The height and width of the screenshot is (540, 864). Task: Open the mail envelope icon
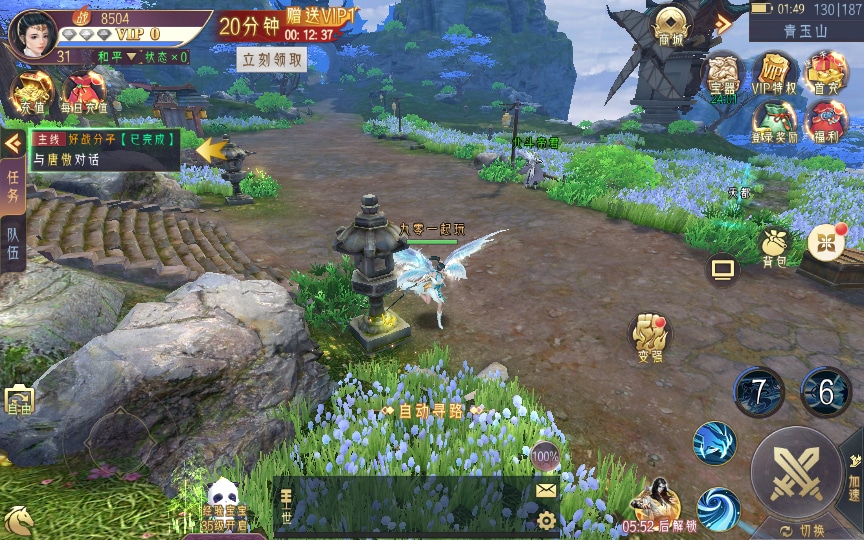pos(546,490)
